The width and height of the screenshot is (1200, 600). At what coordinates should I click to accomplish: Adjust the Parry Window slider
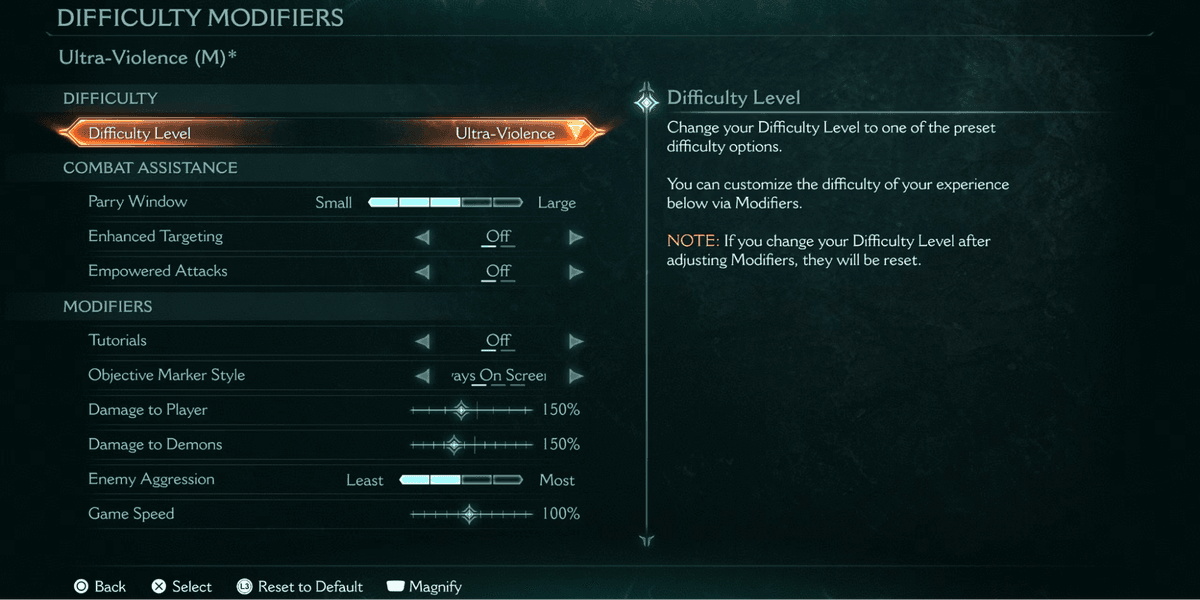[x=445, y=202]
